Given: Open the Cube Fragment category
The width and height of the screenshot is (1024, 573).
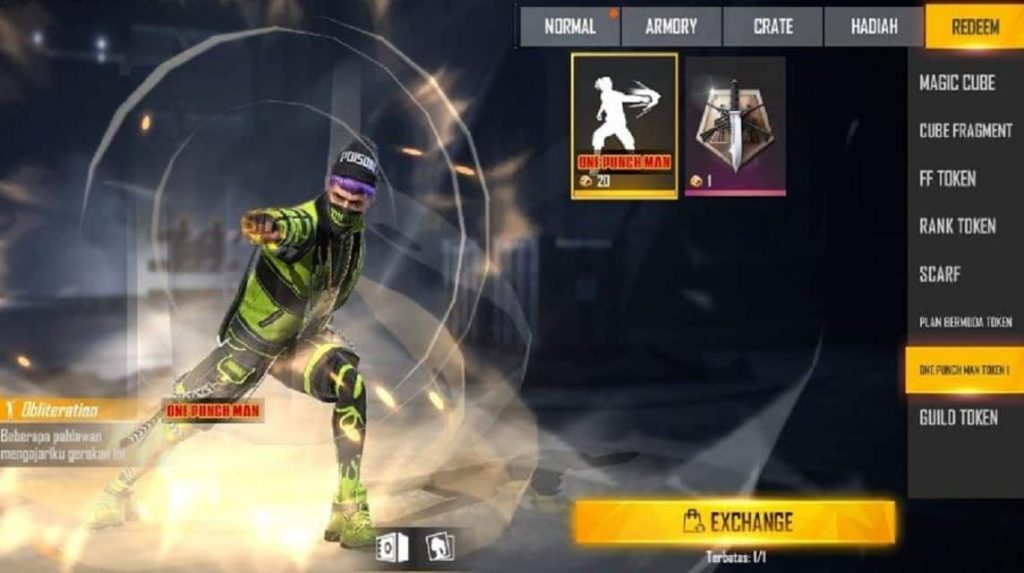Looking at the screenshot, I should click(965, 131).
